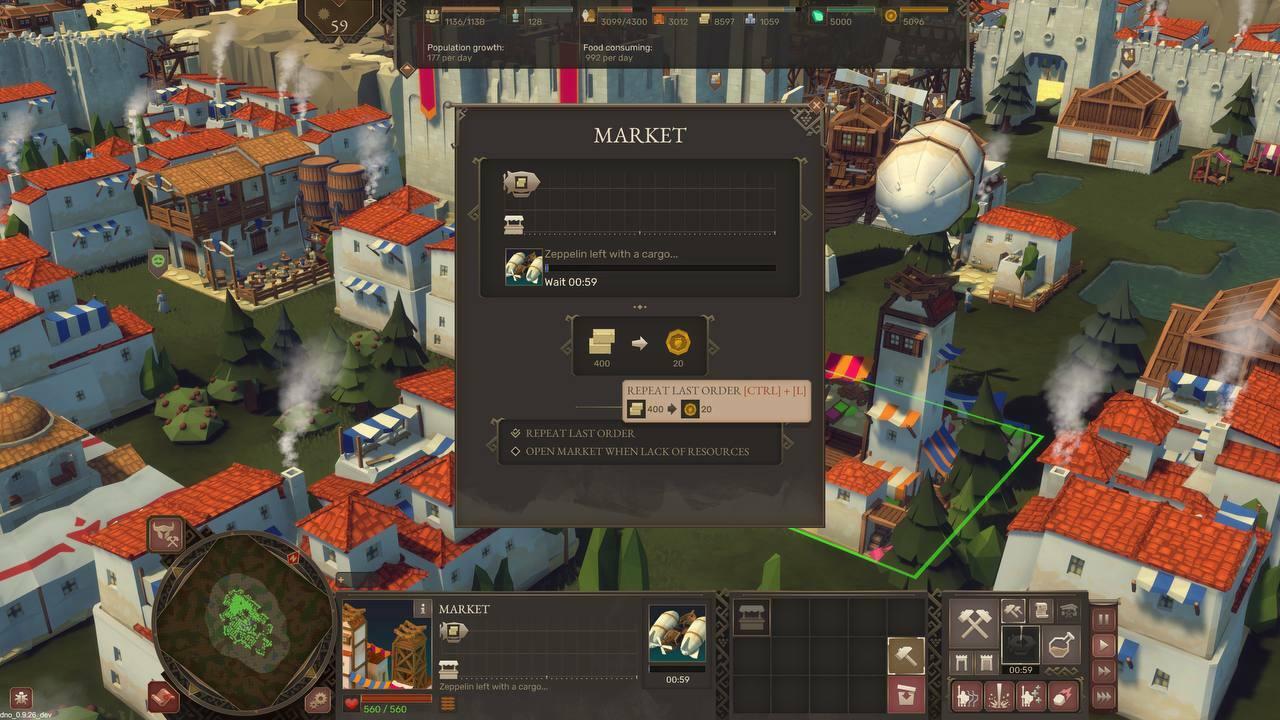Click the horned helmet and hammers button
Viewport: 1280px width, 720px height.
(x=166, y=535)
